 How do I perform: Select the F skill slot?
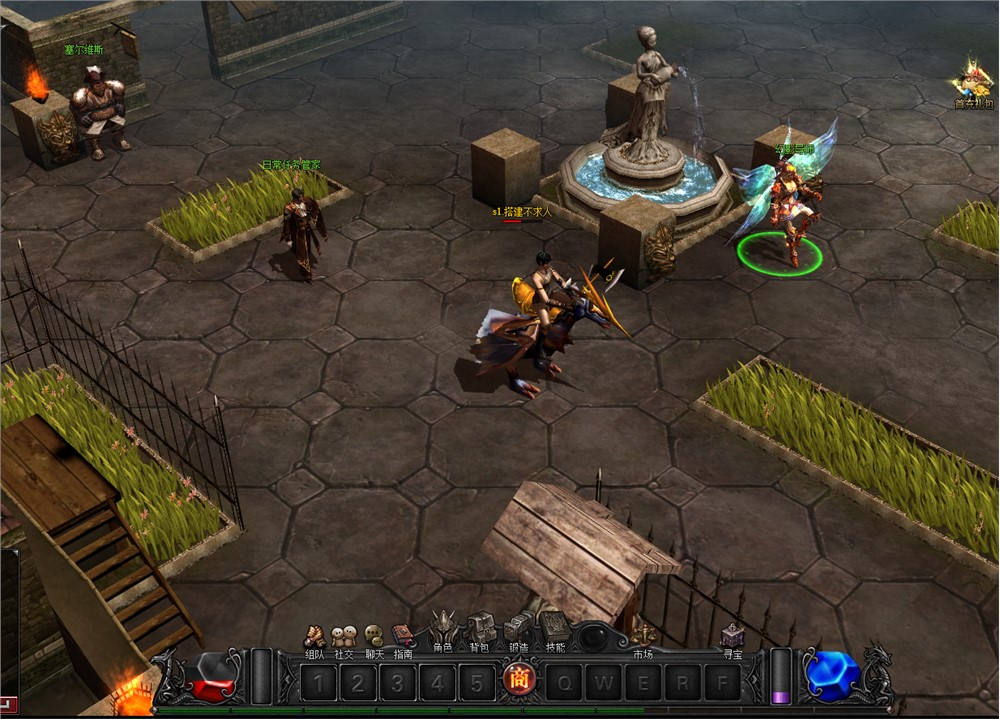point(721,683)
